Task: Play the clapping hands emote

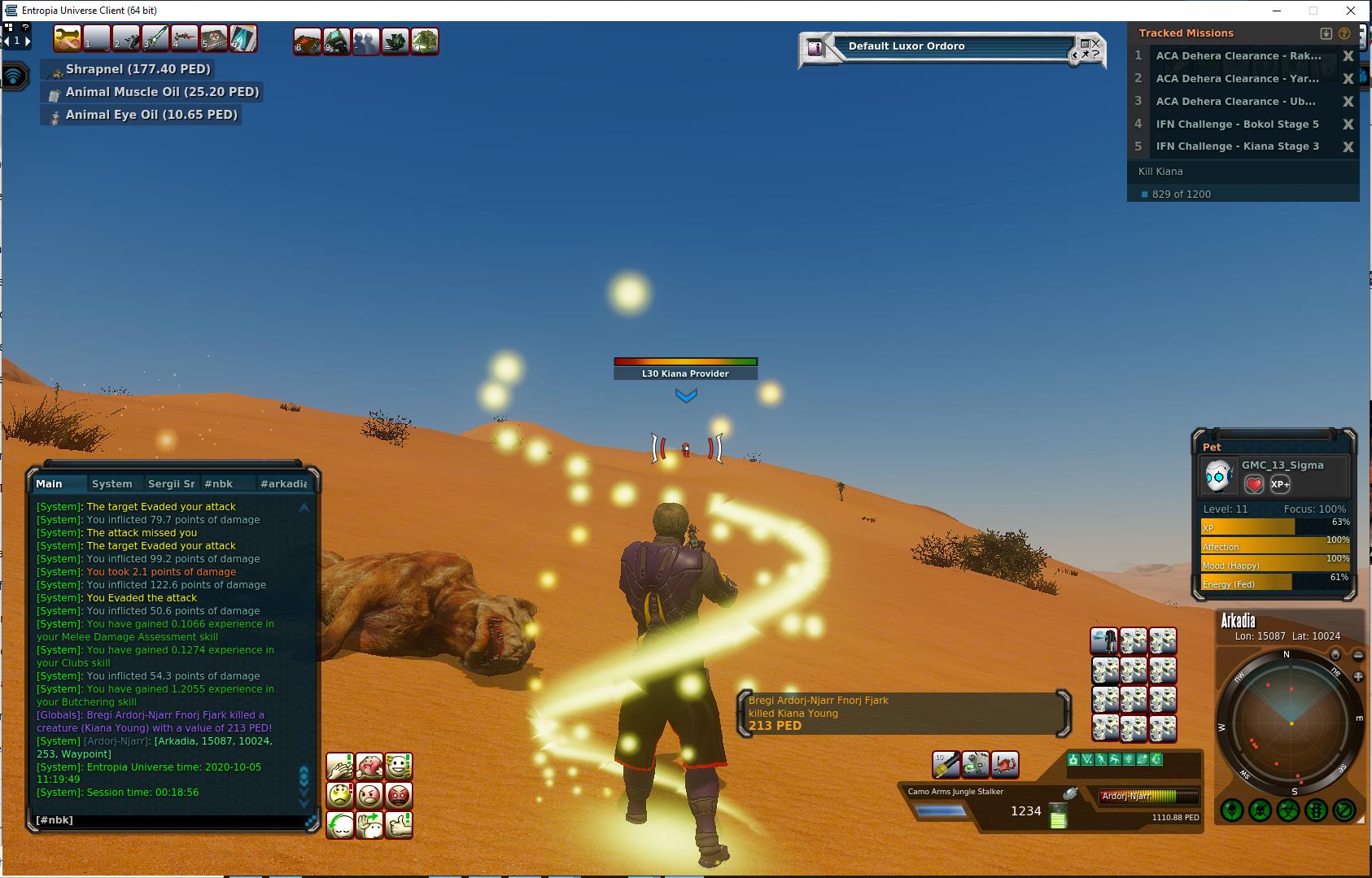Action: [x=340, y=766]
